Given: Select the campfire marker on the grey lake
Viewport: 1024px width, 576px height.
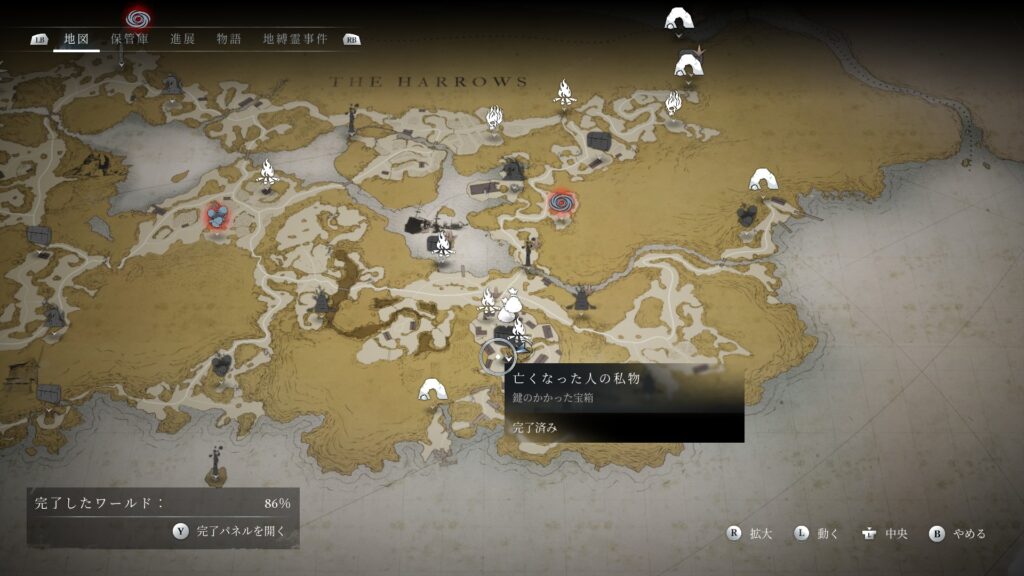Looking at the screenshot, I should [x=442, y=242].
